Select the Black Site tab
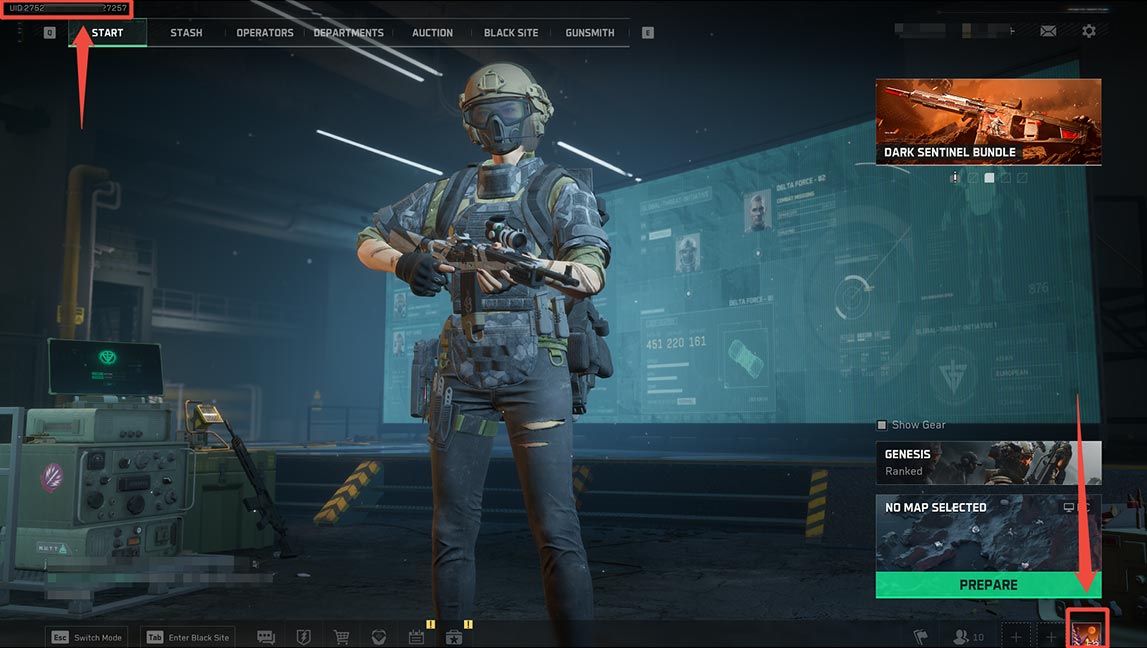Viewport: 1147px width, 648px height. [x=511, y=33]
